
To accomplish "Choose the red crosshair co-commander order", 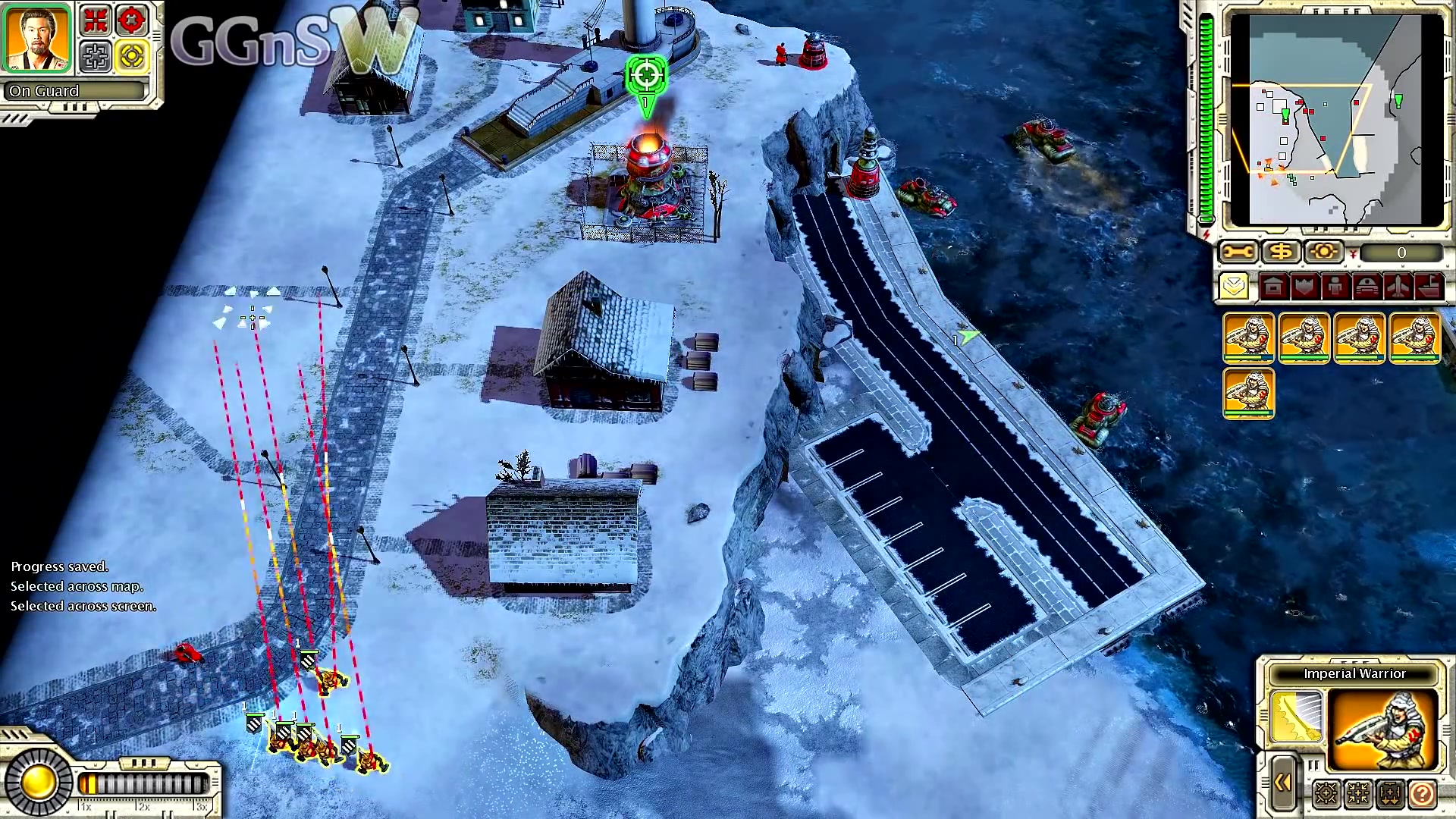I will [132, 20].
